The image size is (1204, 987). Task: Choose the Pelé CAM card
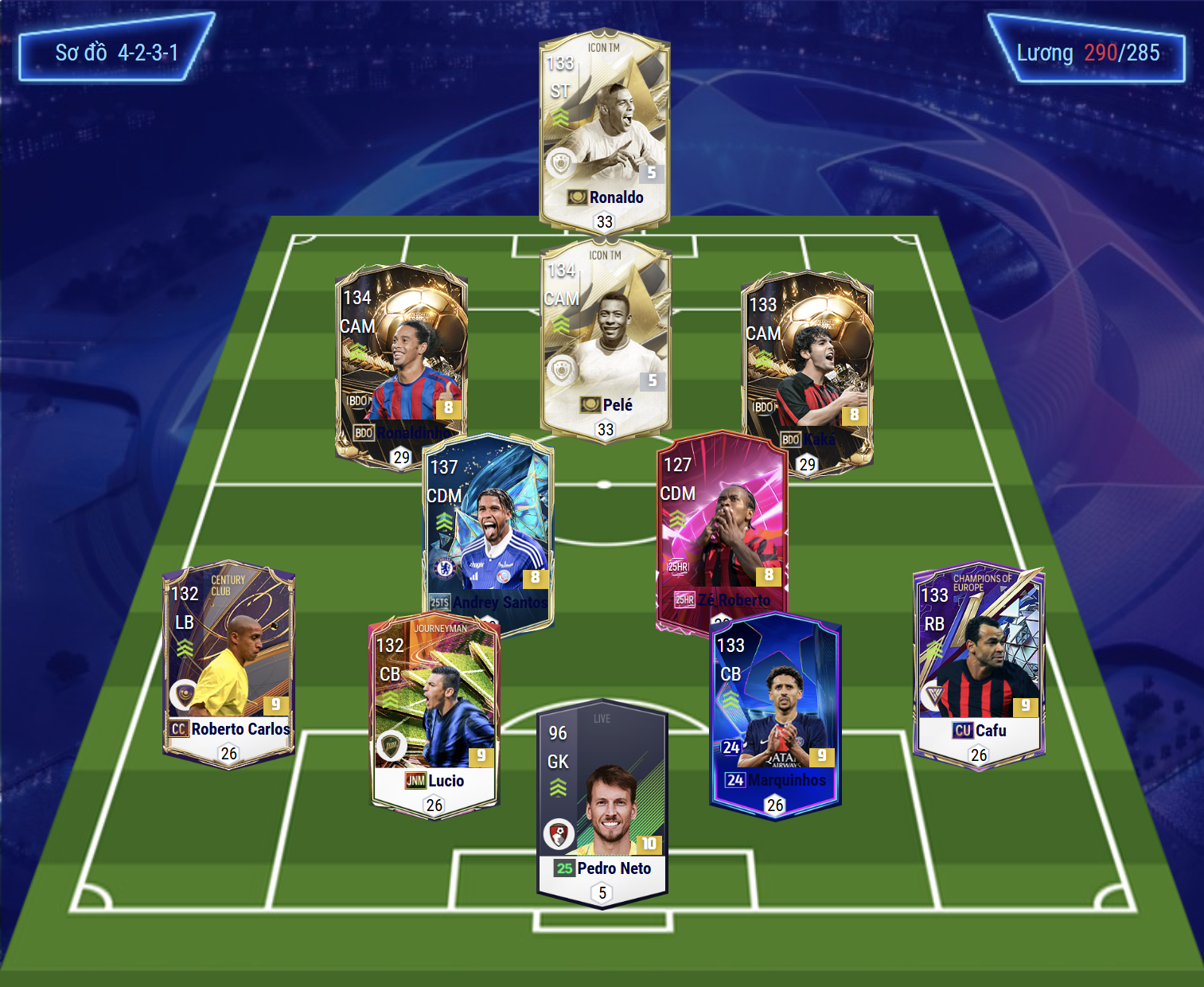pos(606,339)
